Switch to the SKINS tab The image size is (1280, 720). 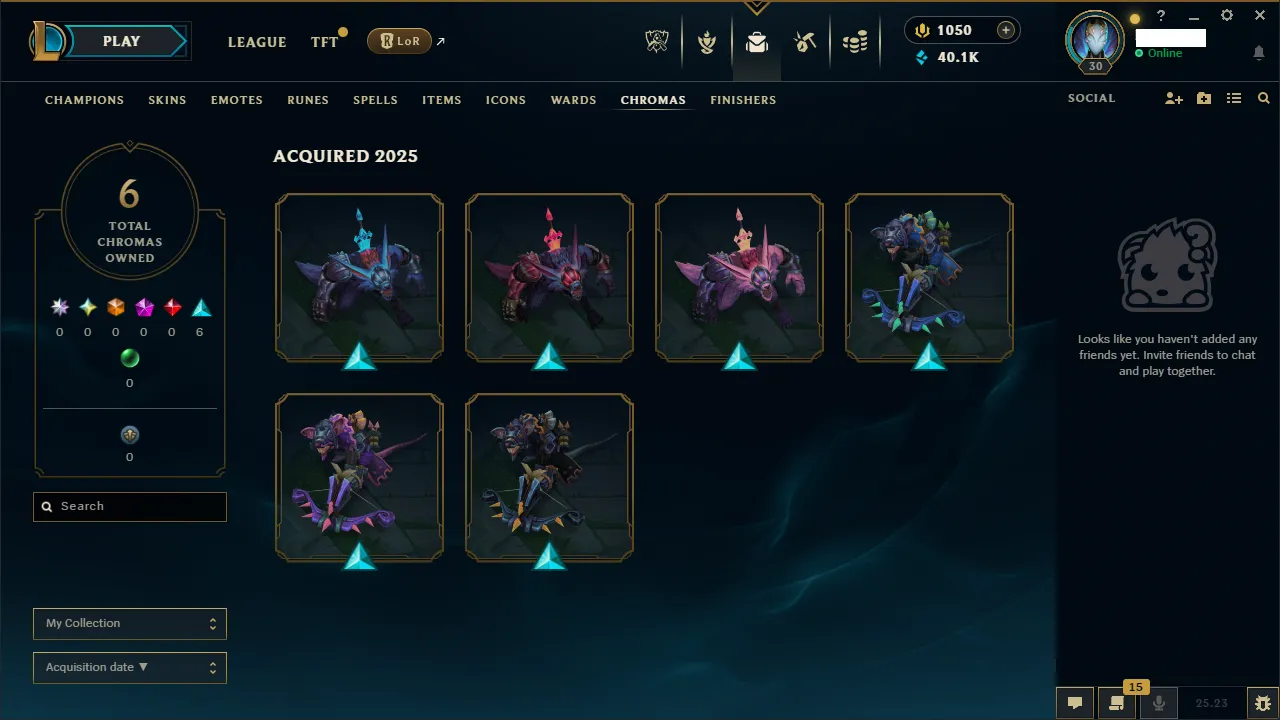(167, 100)
